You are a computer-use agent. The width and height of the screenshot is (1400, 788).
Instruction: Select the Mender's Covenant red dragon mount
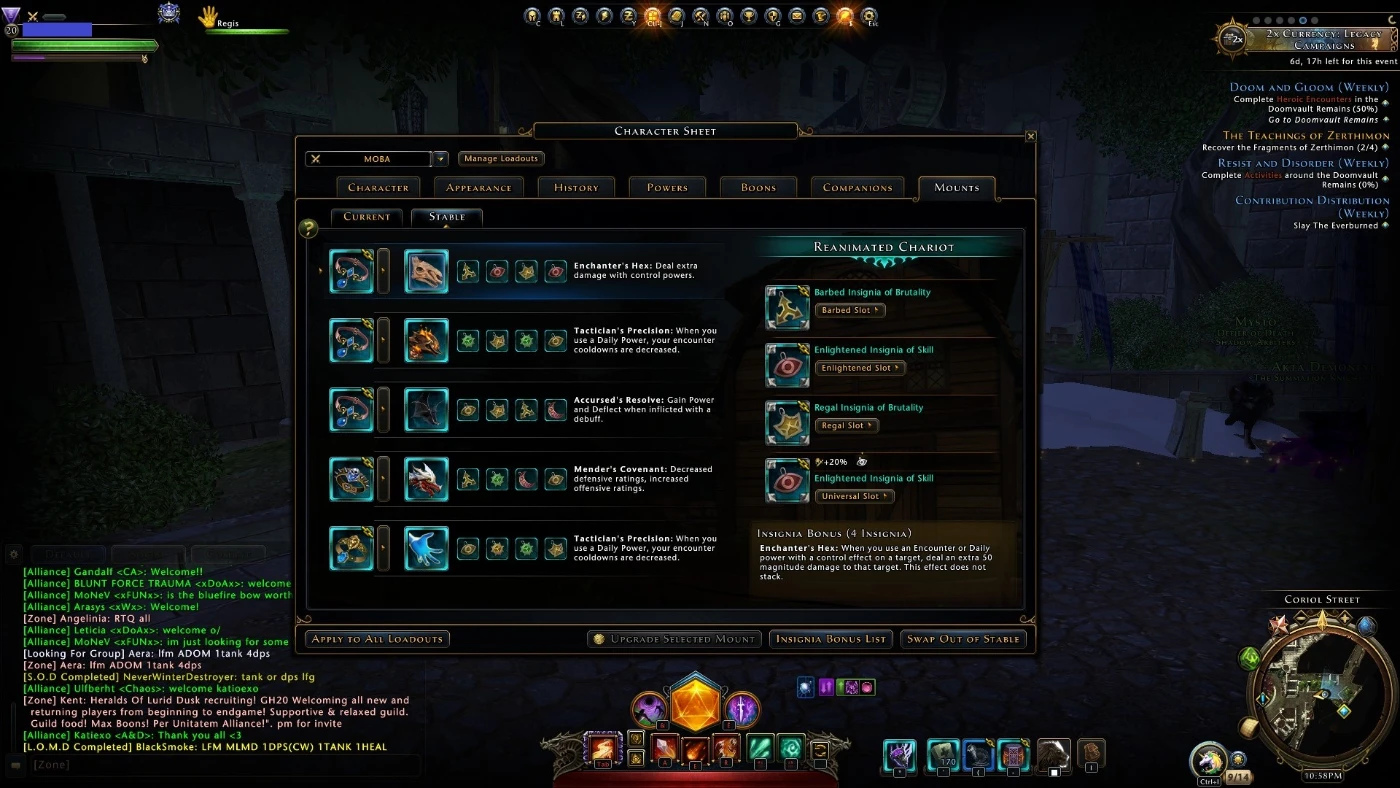click(x=427, y=479)
